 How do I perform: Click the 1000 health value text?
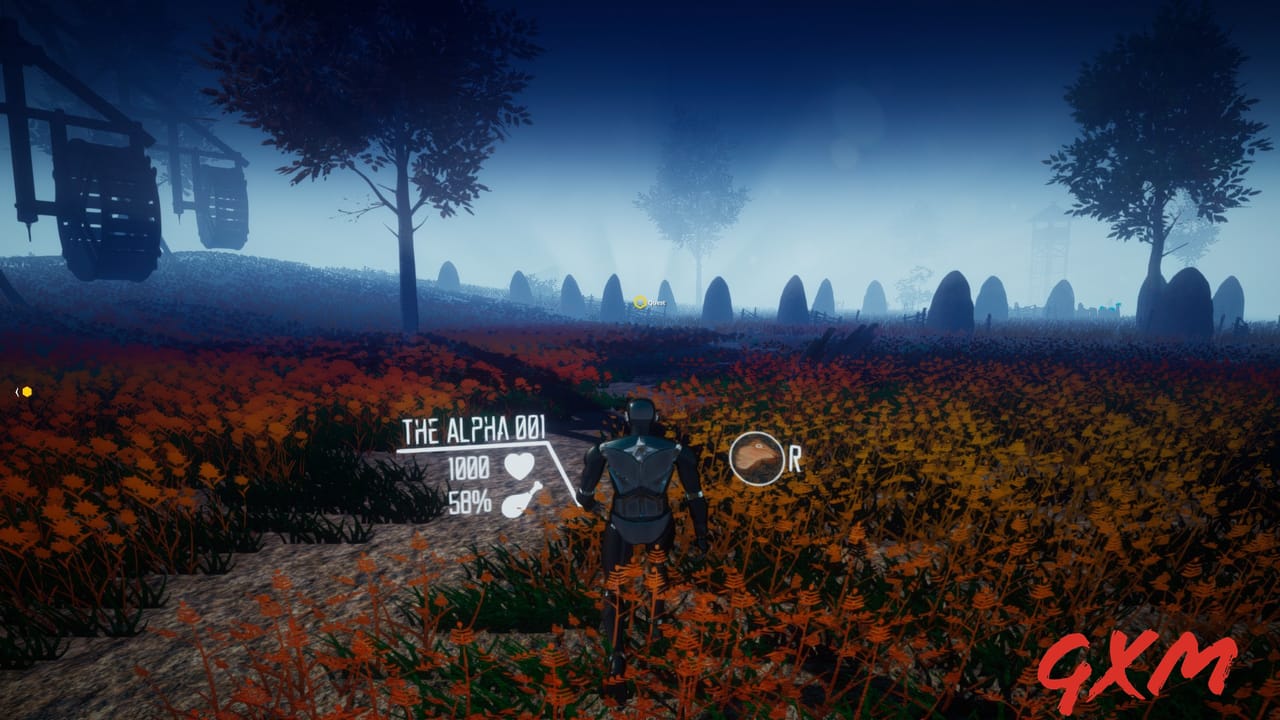coord(470,466)
